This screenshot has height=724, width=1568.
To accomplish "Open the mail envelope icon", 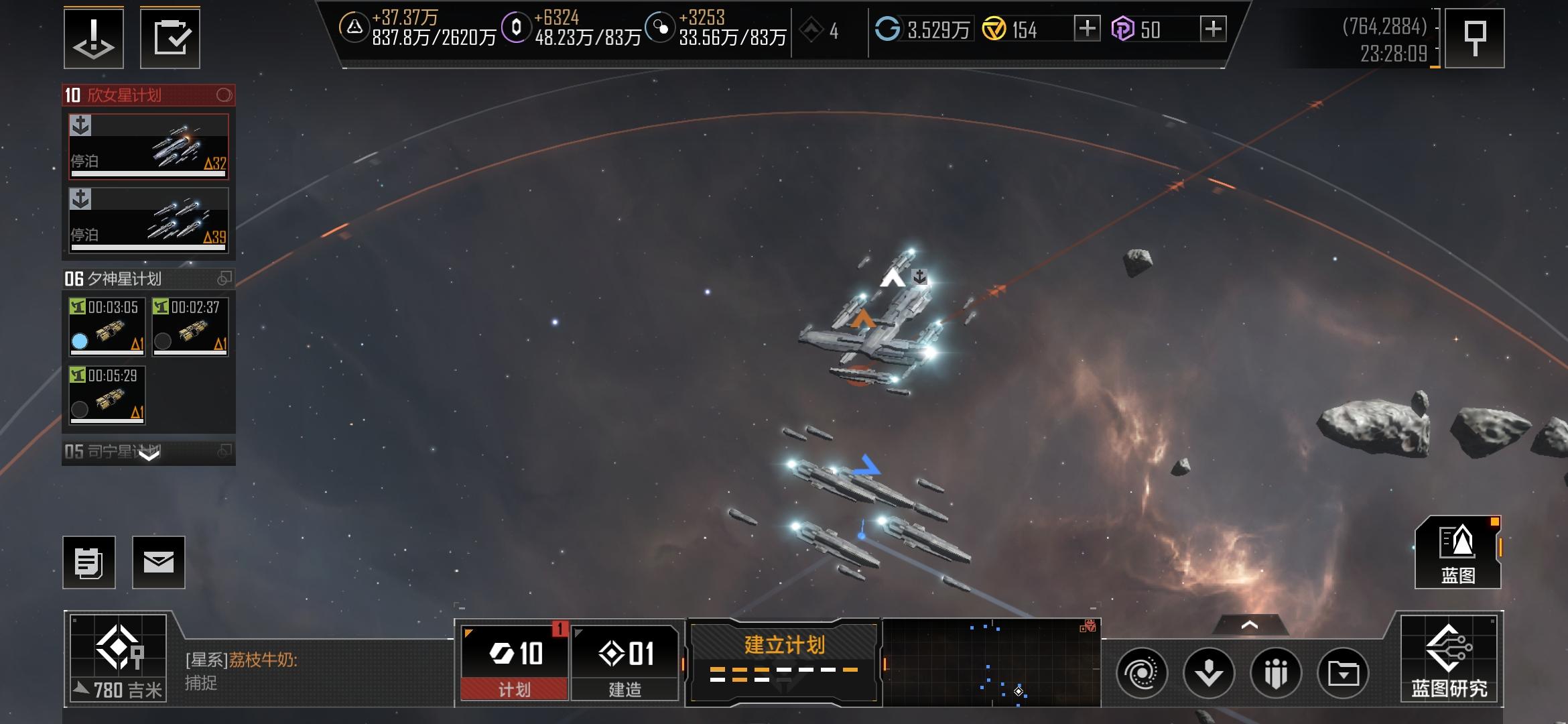I will (x=158, y=562).
